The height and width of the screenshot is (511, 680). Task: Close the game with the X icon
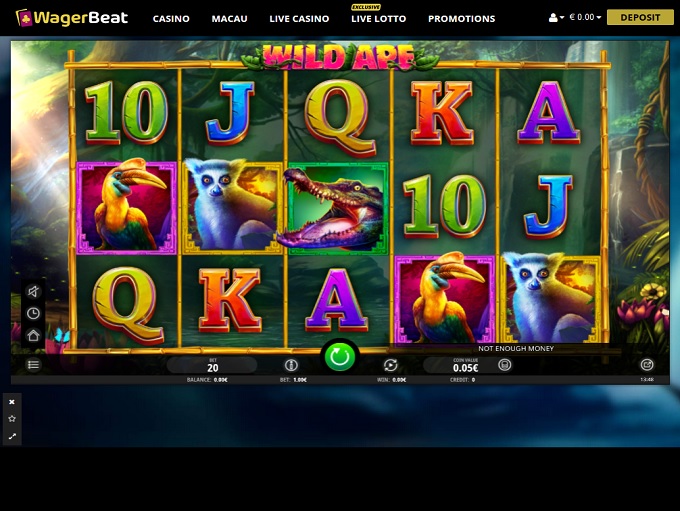pyautogui.click(x=12, y=402)
